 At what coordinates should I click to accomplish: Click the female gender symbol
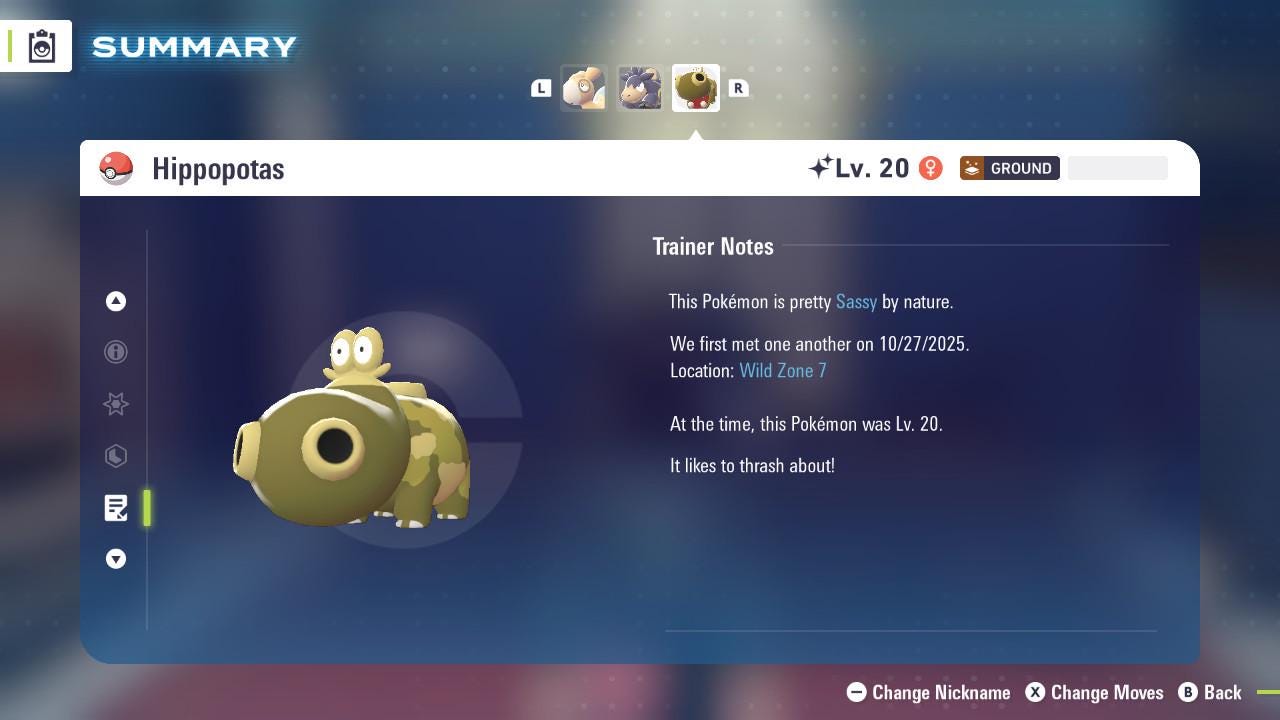[930, 168]
